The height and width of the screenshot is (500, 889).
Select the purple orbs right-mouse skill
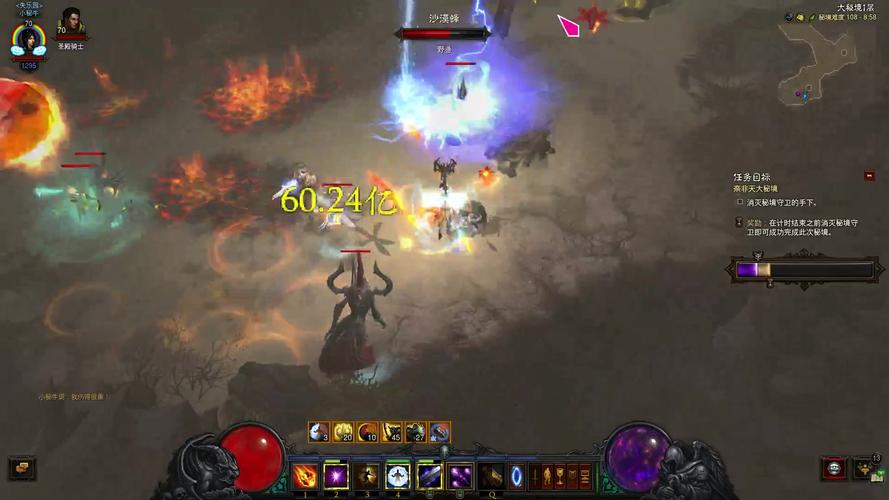[x=460, y=476]
